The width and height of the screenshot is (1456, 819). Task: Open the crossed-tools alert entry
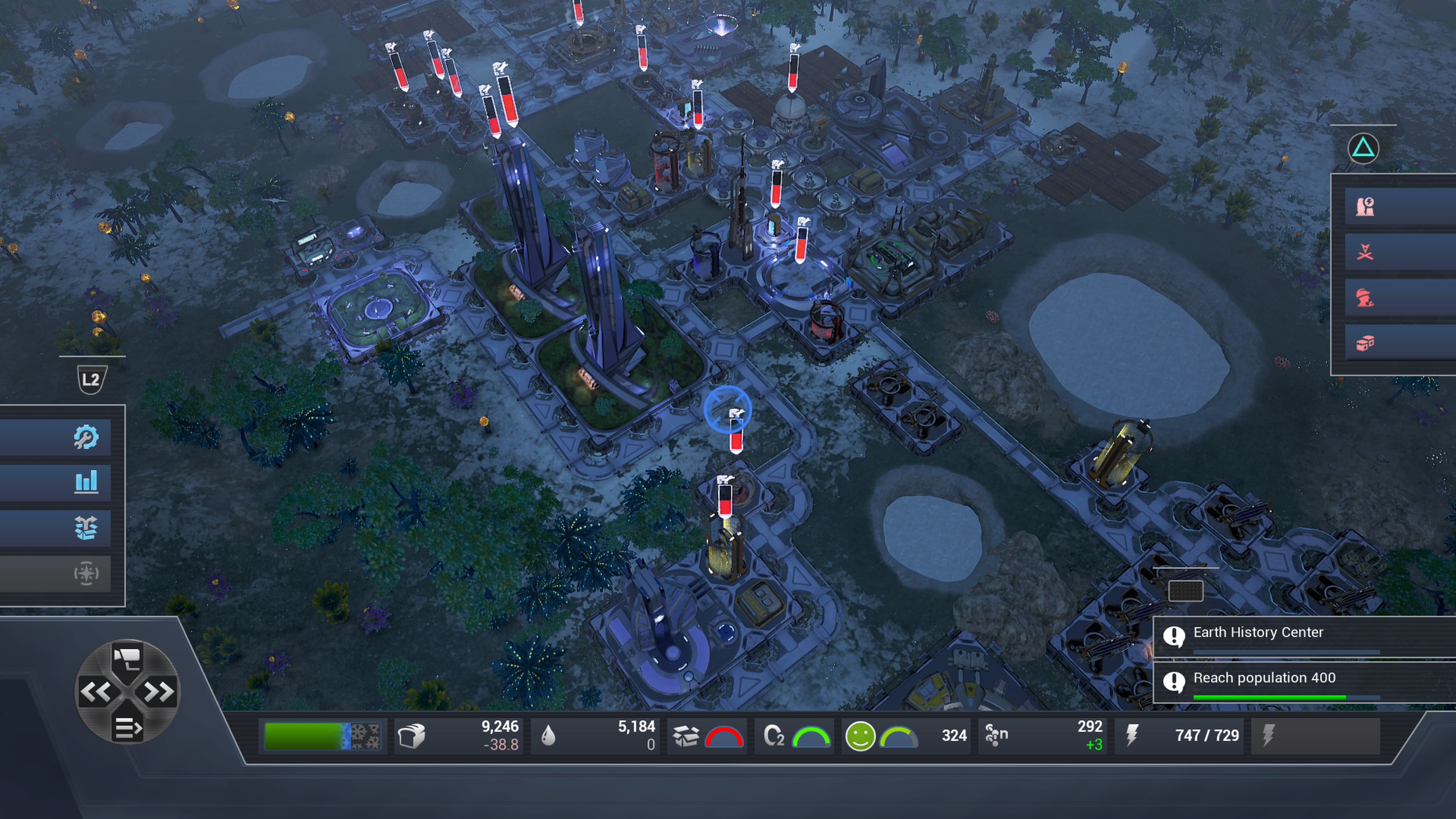(1365, 252)
